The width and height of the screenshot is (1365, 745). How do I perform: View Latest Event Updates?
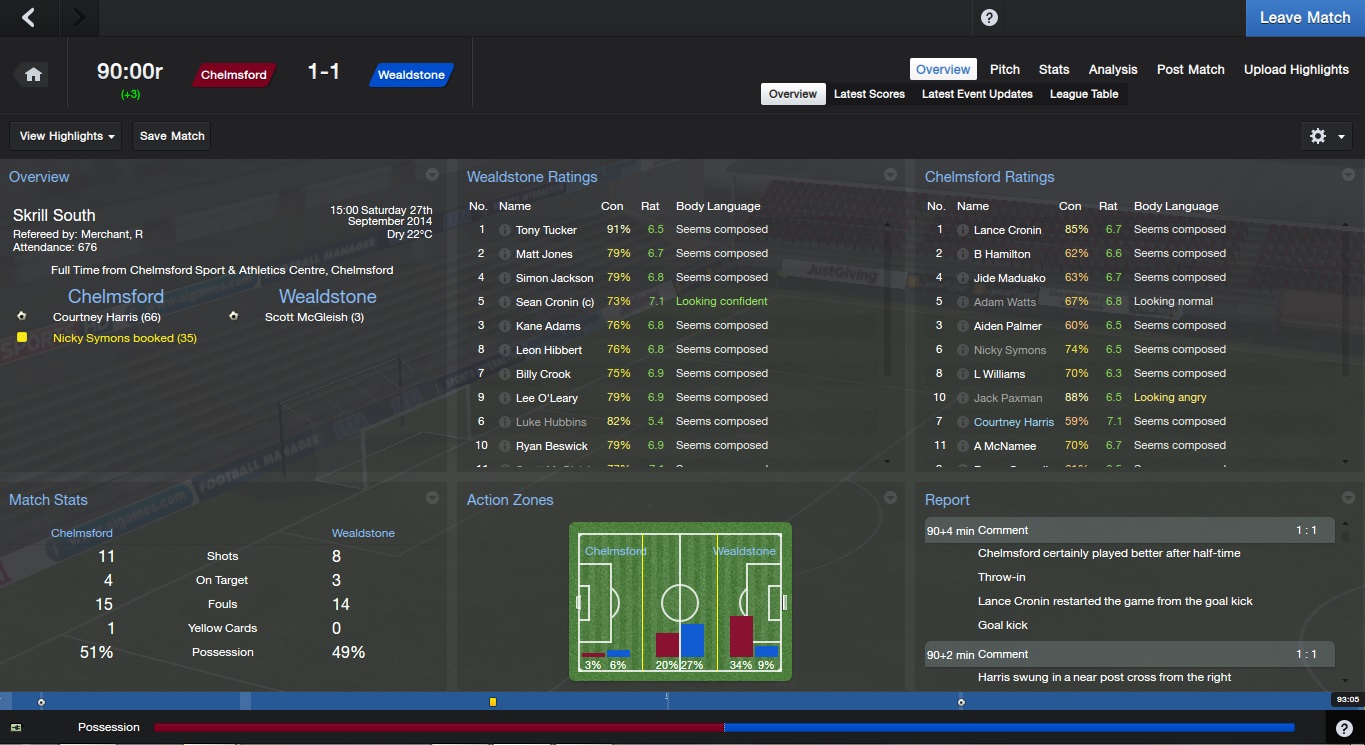pyautogui.click(x=976, y=94)
